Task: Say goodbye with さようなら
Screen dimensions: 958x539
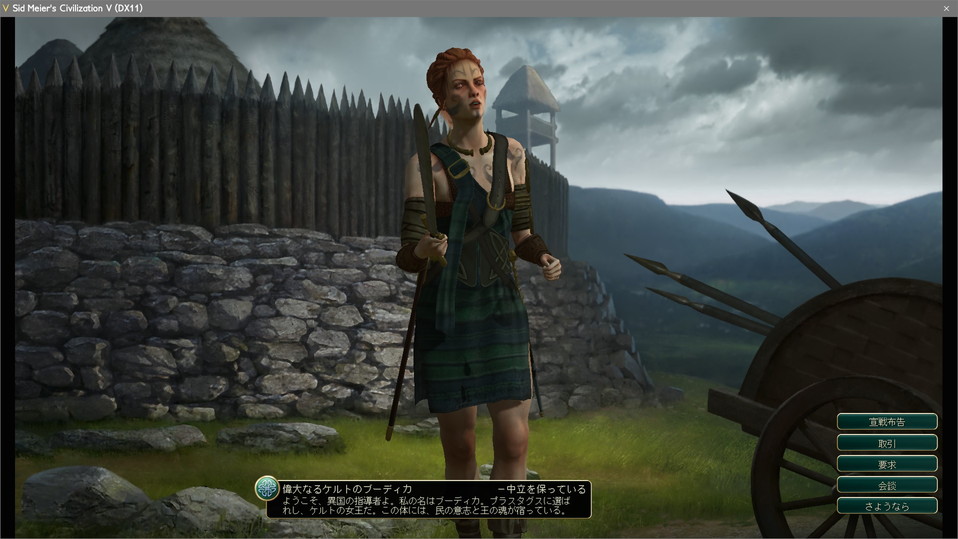Action: pyautogui.click(x=887, y=505)
